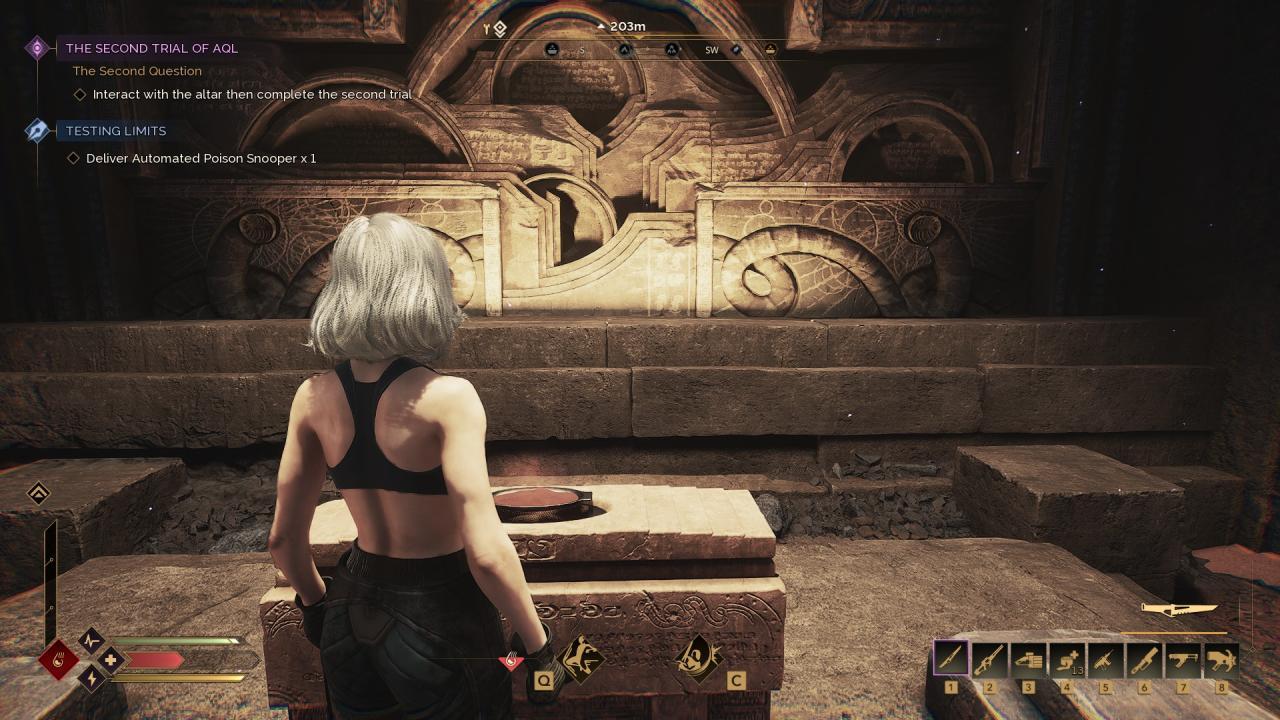Open The Second Trial of Aql quest
Viewport: 1280px width, 720px height.
pos(151,48)
